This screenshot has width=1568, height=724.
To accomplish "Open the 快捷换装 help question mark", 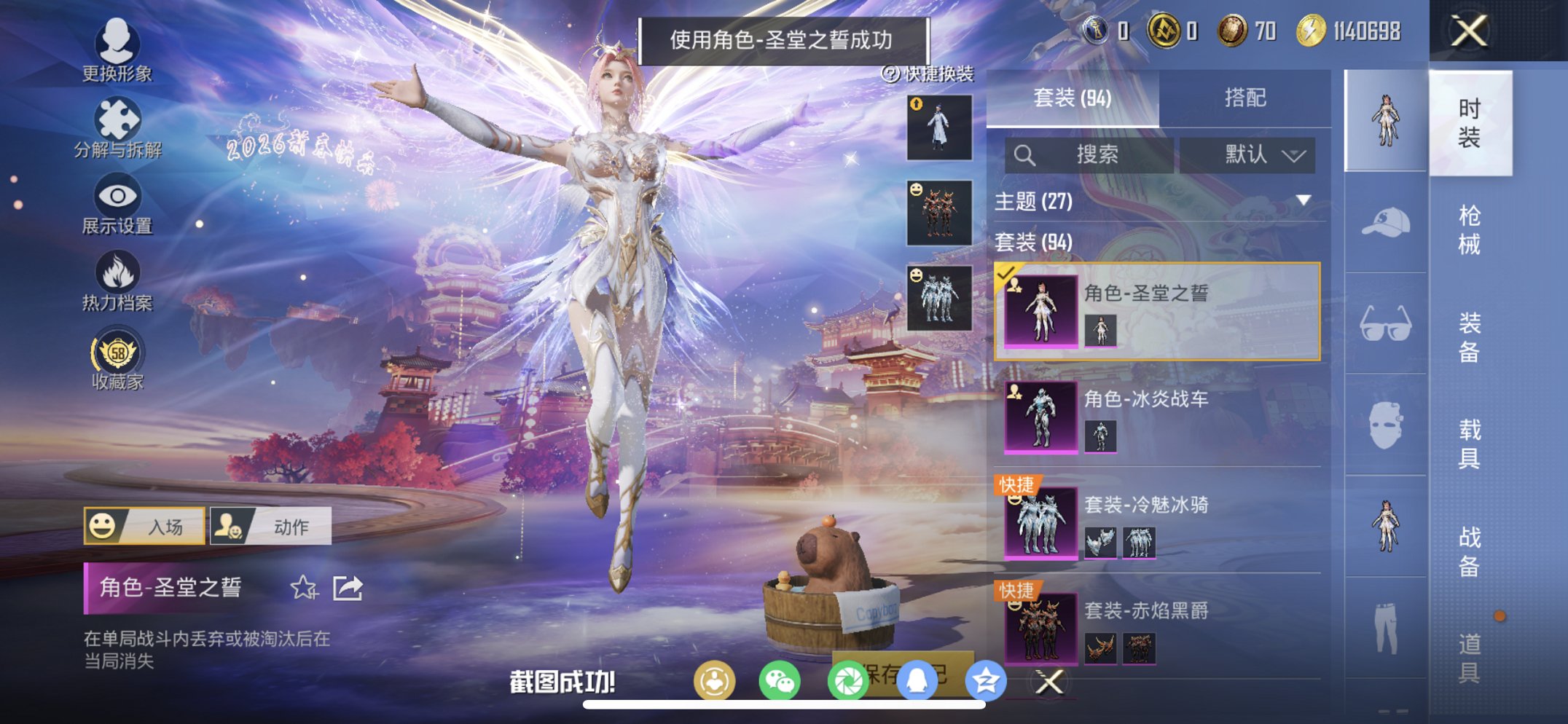I will tap(890, 73).
